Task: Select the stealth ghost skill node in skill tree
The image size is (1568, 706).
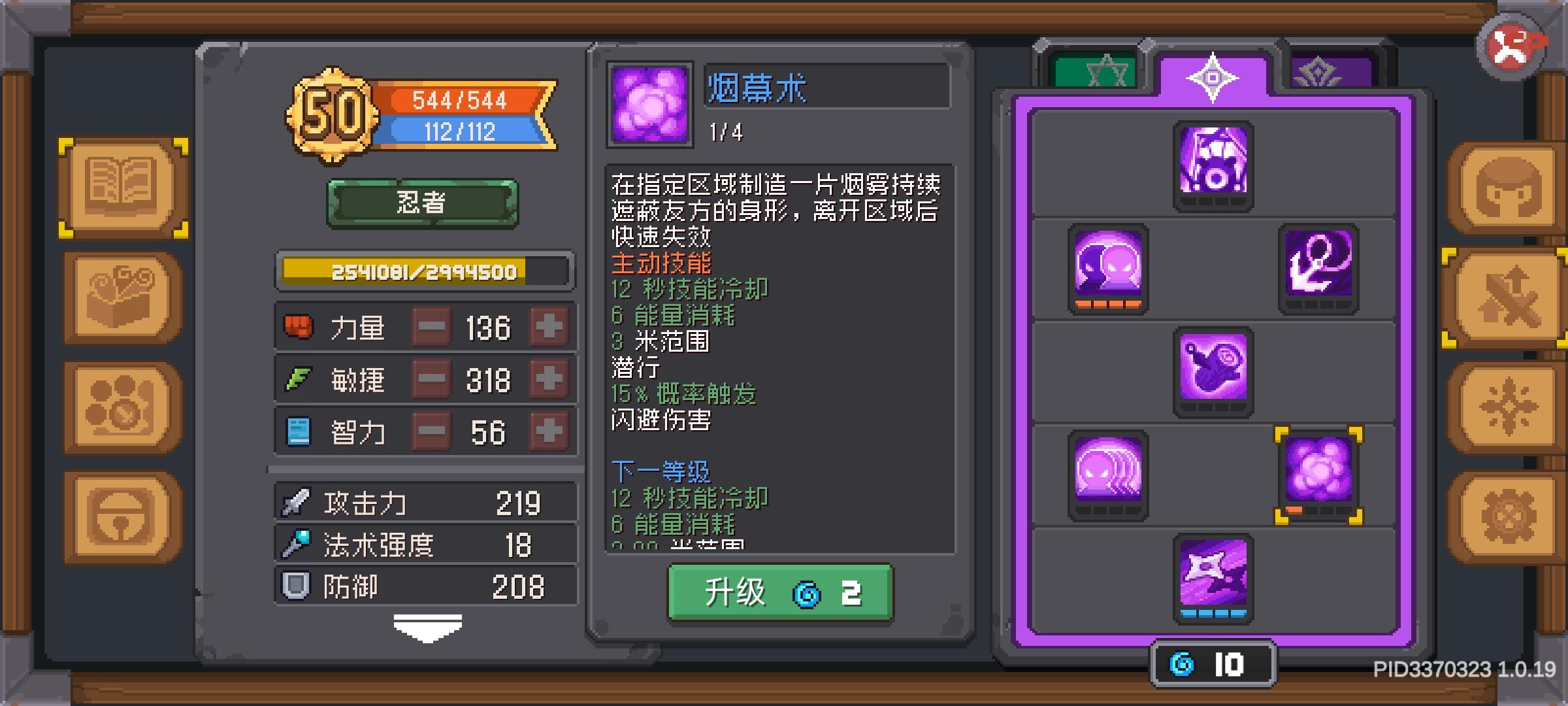Action: click(1108, 270)
